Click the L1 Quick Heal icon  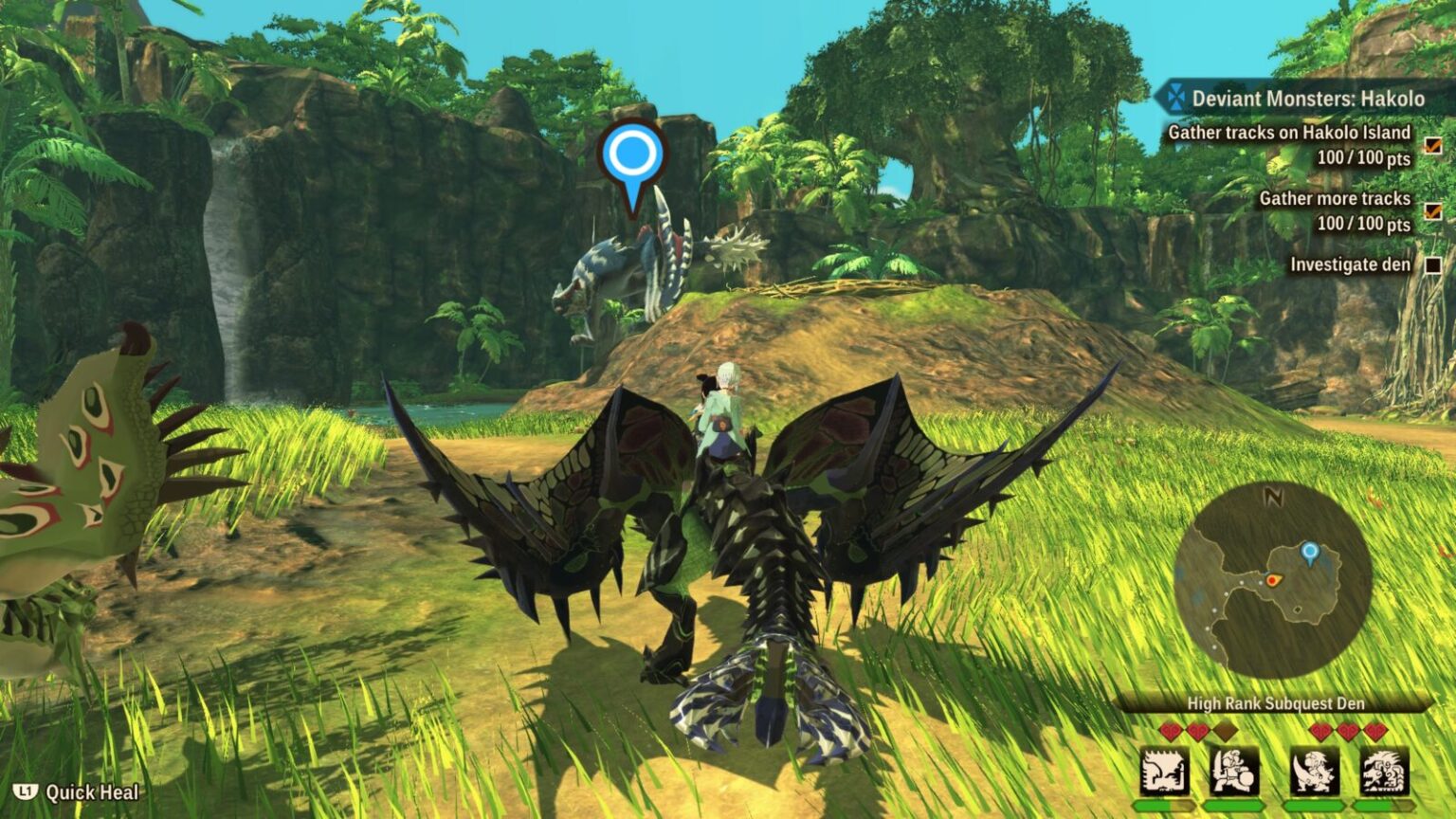[x=26, y=790]
